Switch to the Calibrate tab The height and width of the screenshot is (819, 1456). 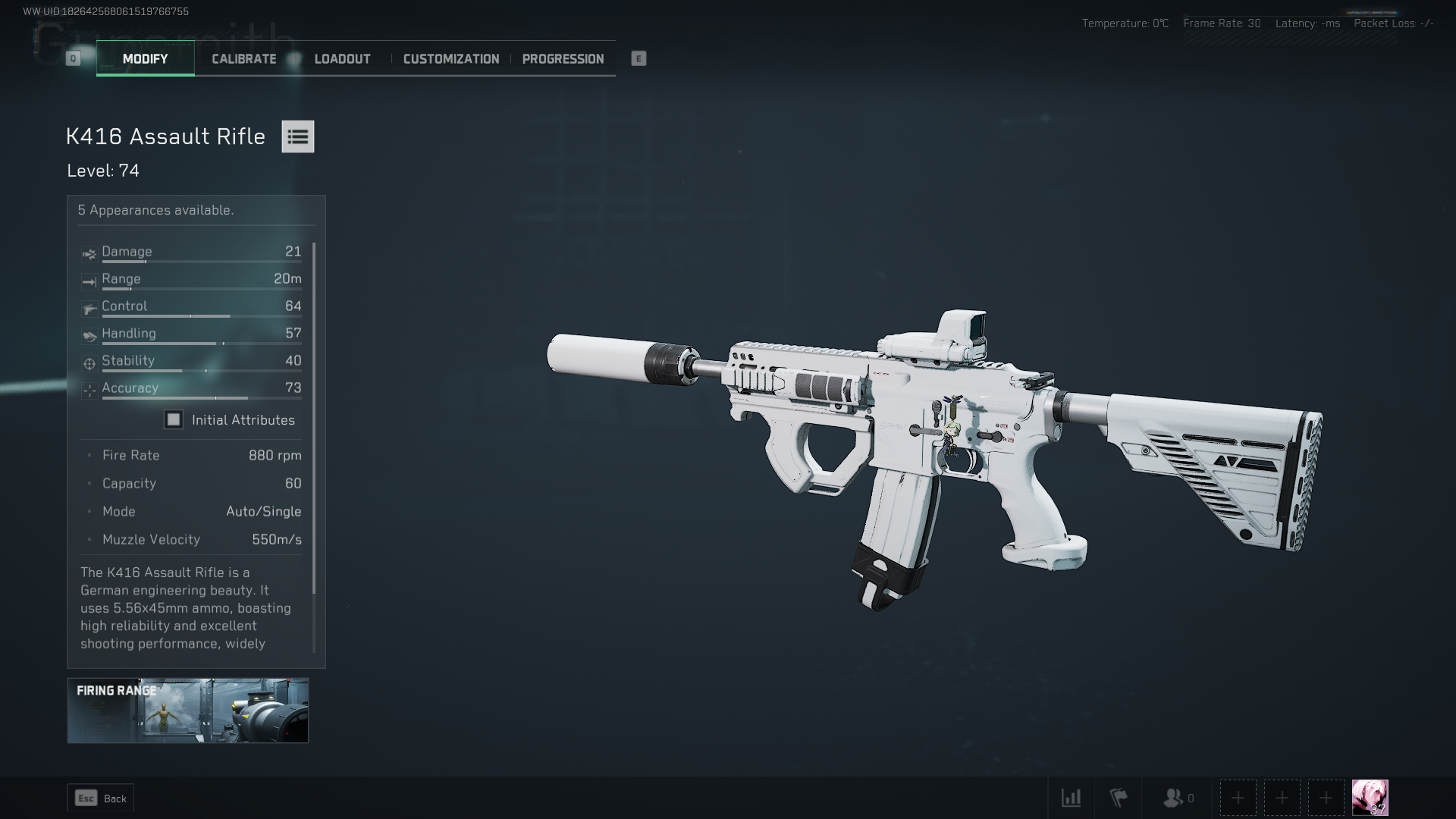coord(243,58)
